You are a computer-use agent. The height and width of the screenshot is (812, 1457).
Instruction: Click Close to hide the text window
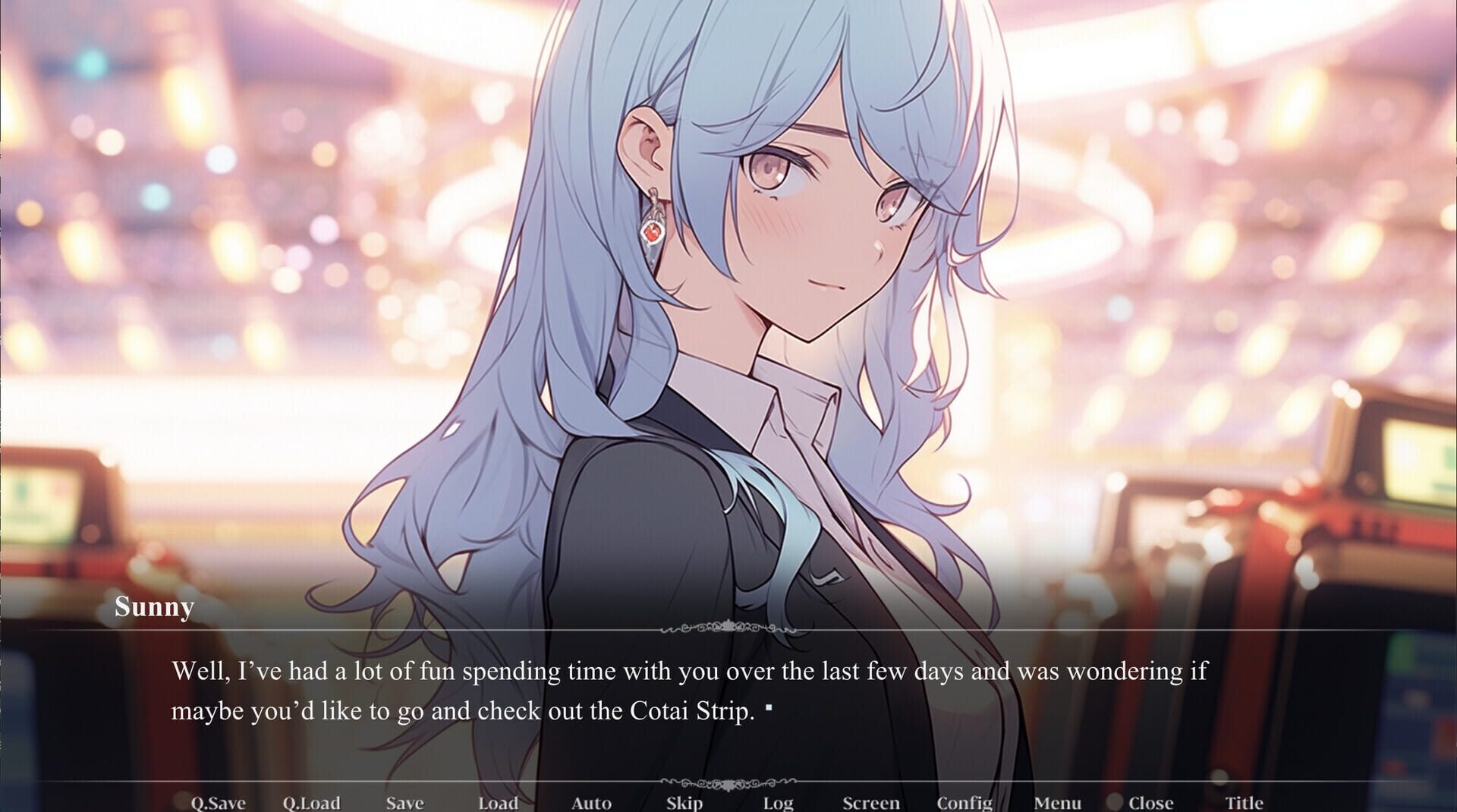pyautogui.click(x=1153, y=802)
